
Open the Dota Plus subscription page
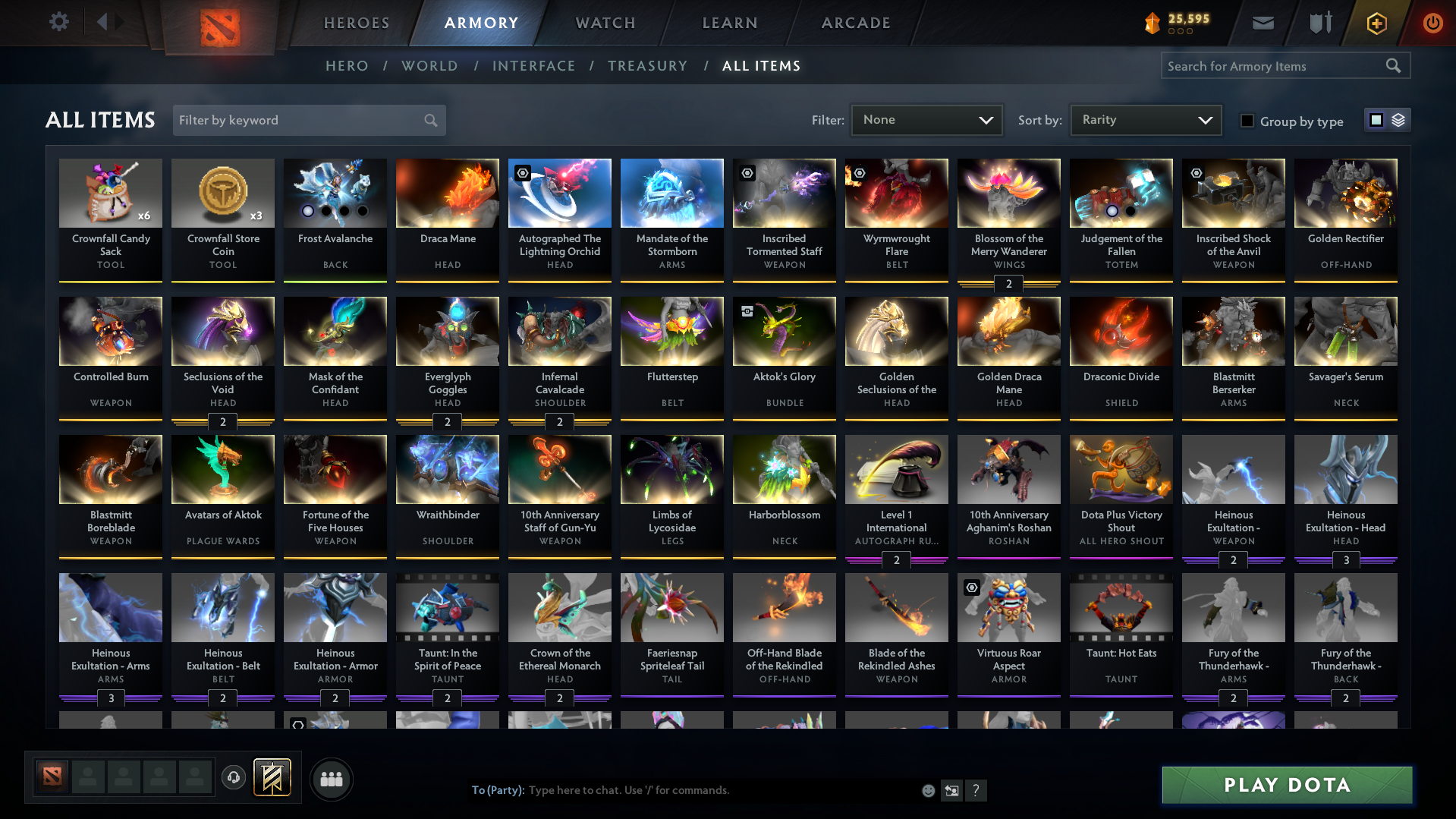tap(1376, 23)
